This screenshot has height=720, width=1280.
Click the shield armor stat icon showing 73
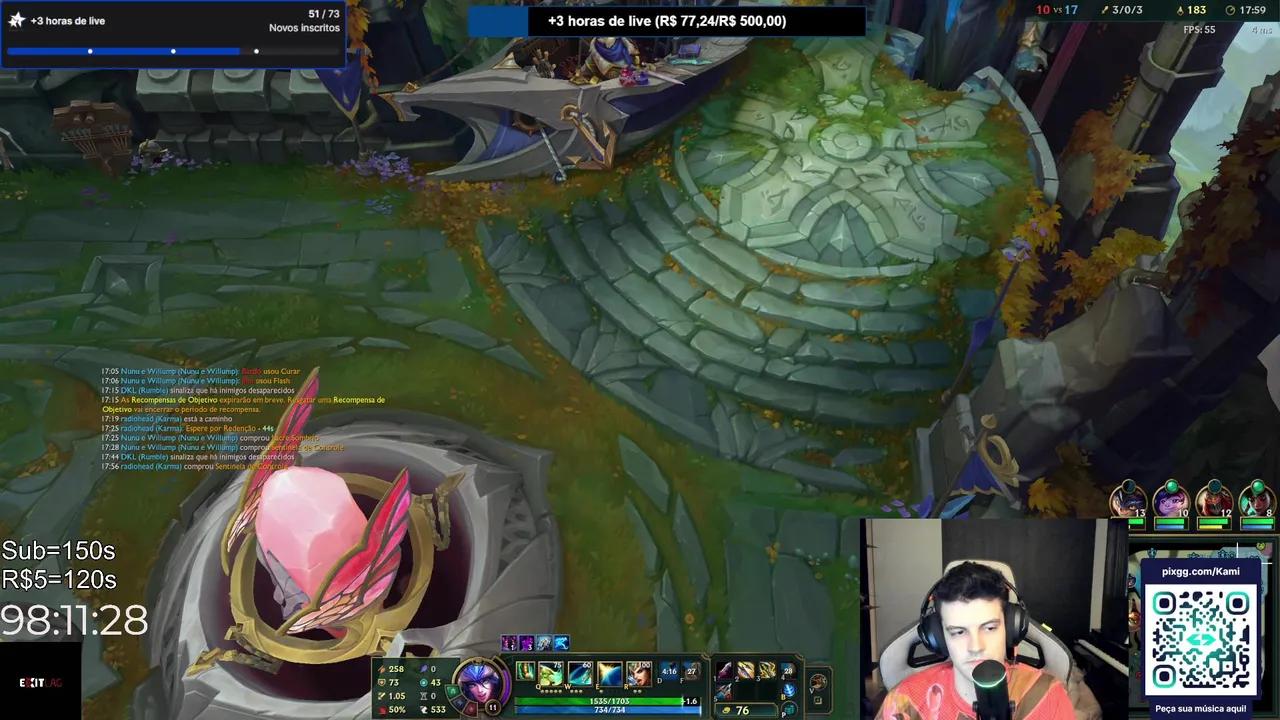(382, 682)
